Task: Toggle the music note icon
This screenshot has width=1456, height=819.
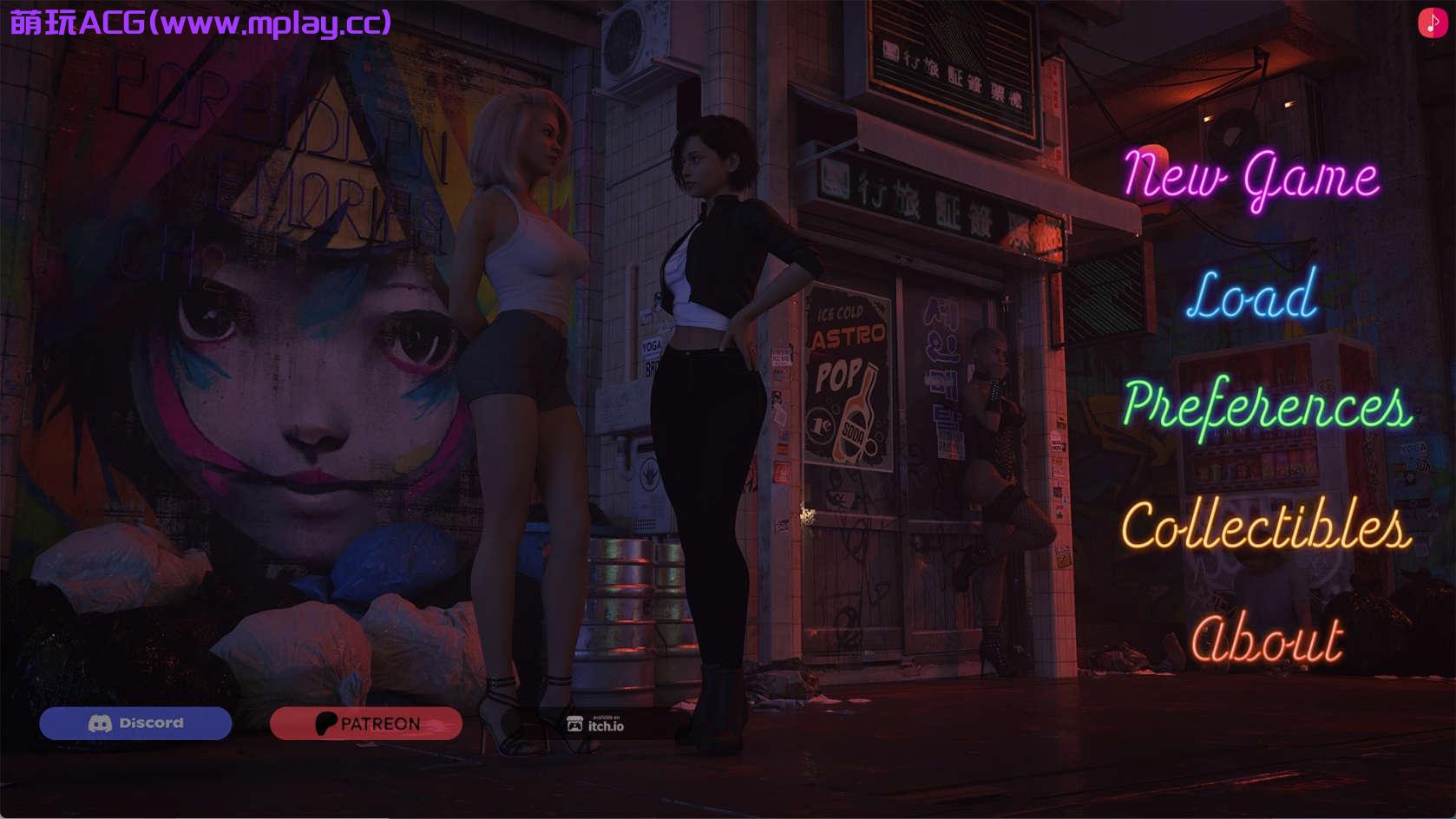Action: point(1432,23)
